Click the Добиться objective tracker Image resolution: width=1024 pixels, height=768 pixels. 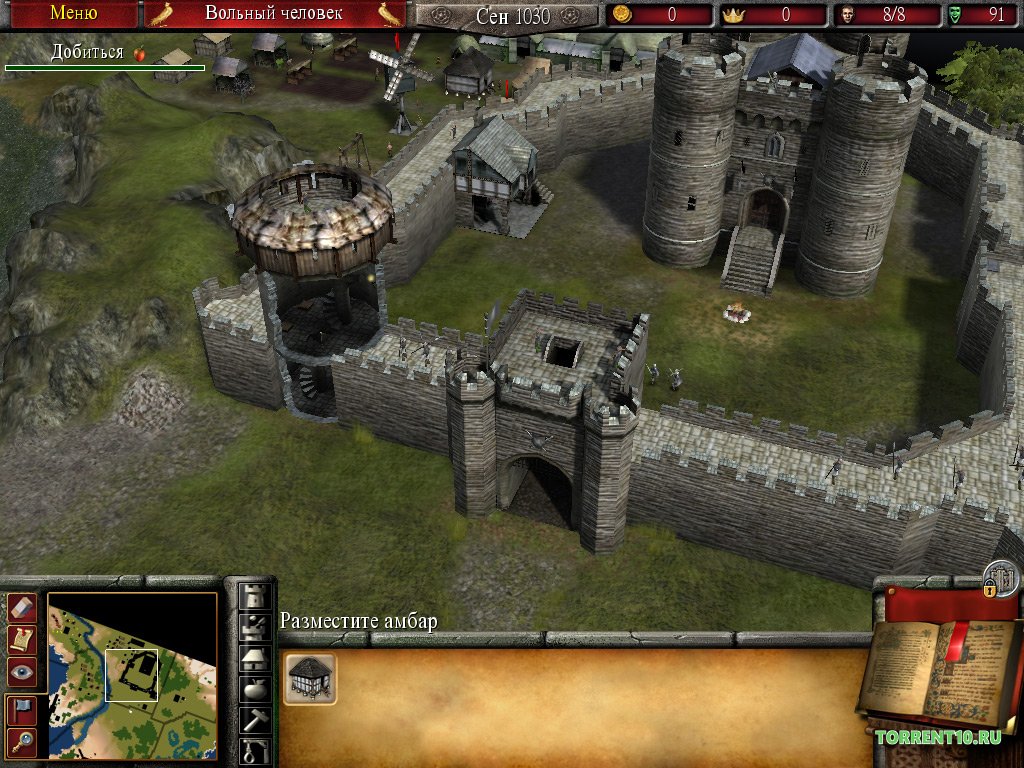[99, 53]
